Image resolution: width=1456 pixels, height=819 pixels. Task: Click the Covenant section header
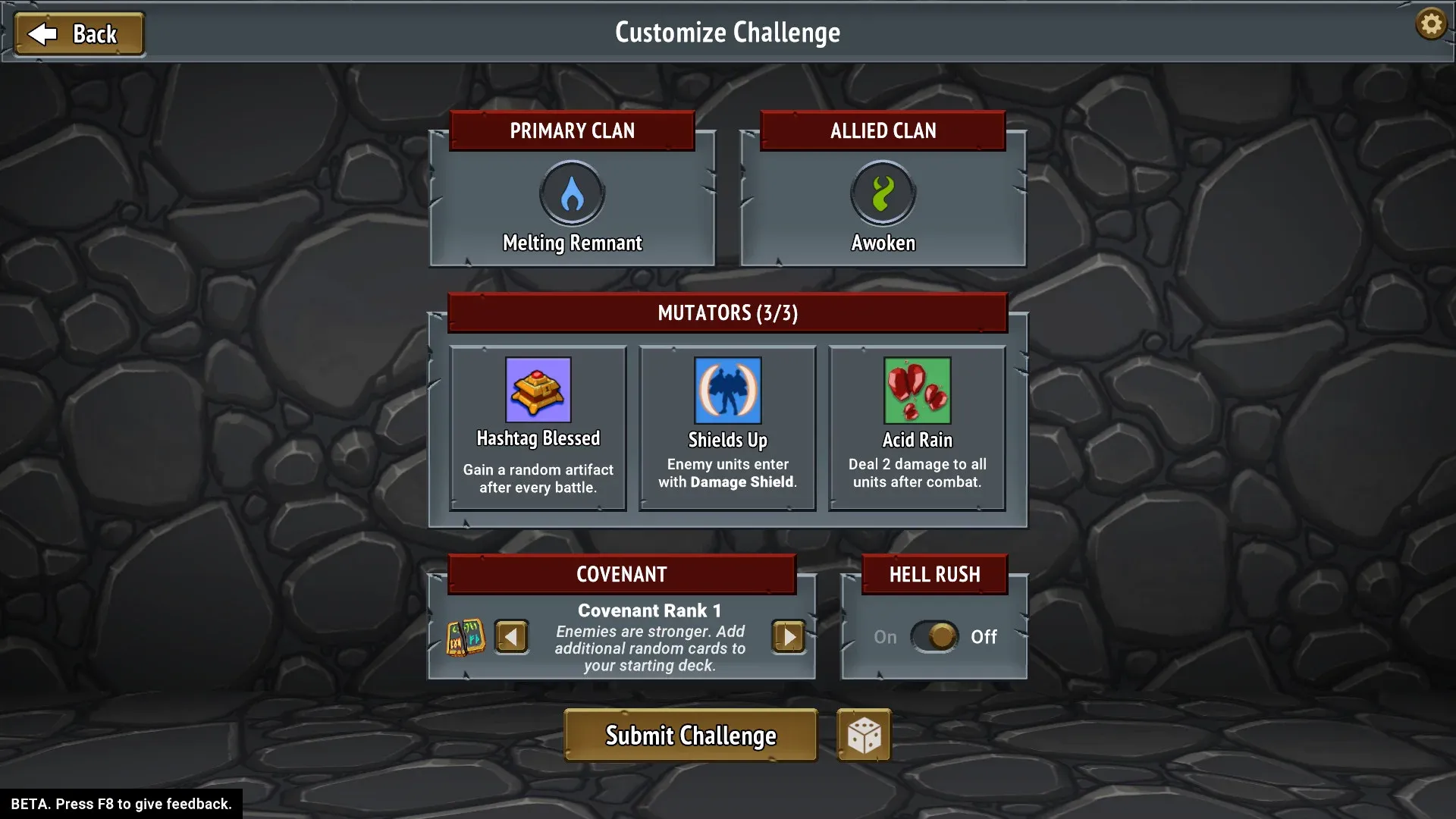(621, 574)
